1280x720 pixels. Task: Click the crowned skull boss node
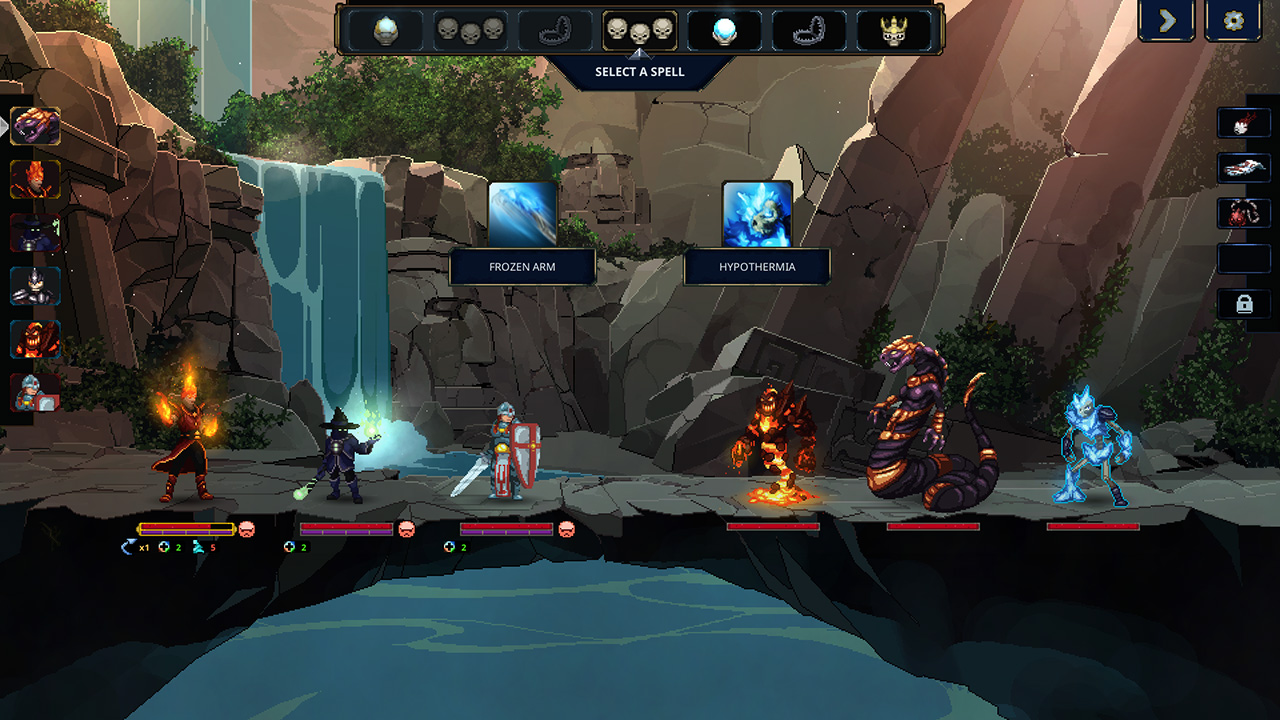tap(893, 30)
